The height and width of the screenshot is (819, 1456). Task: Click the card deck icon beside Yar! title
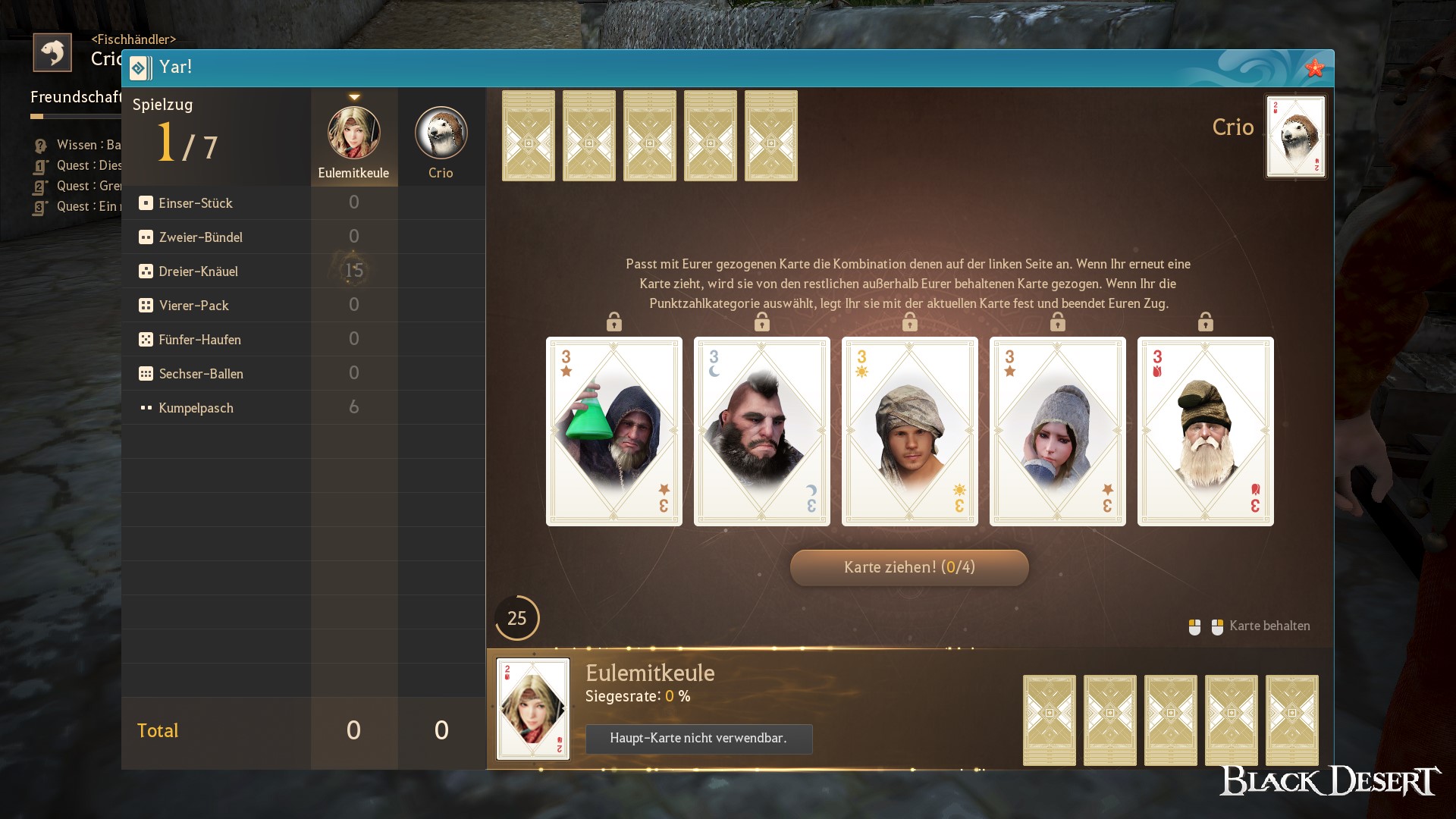[x=140, y=68]
